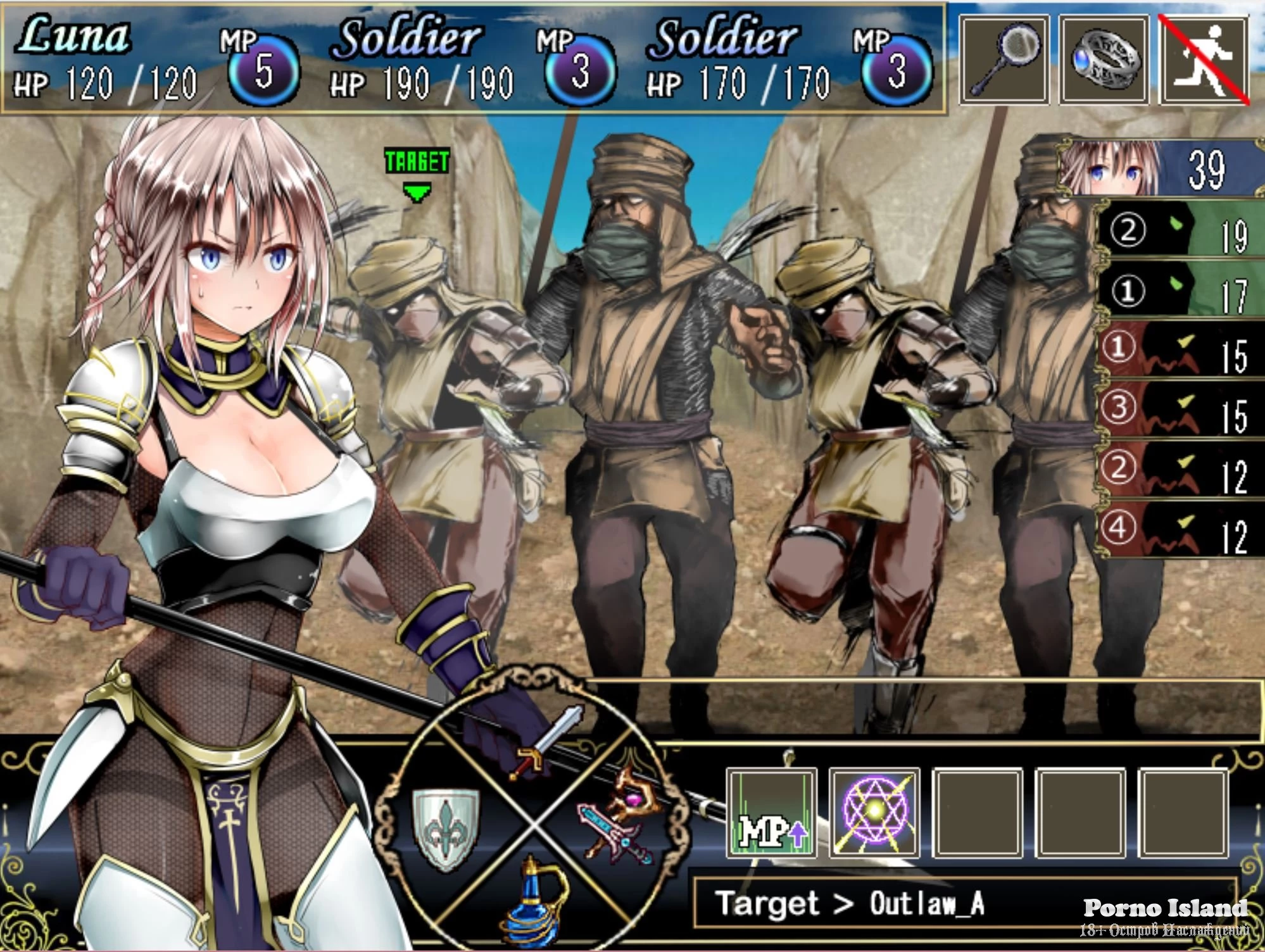This screenshot has width=1265, height=952.
Task: Choose the shield defend command
Action: click(446, 826)
